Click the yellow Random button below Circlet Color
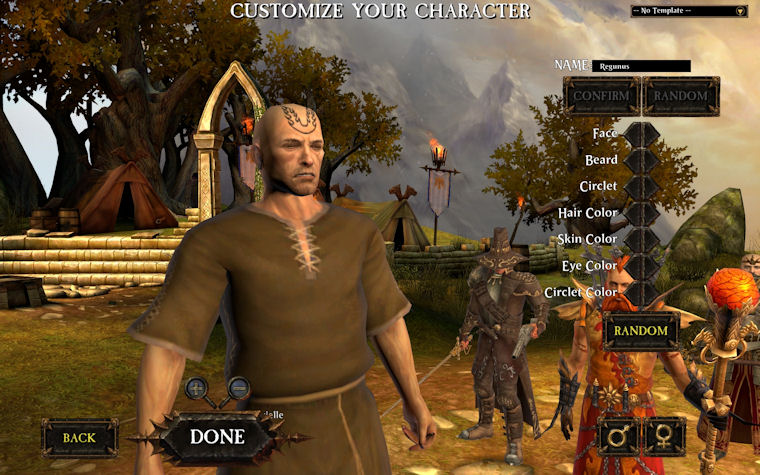 coord(640,331)
